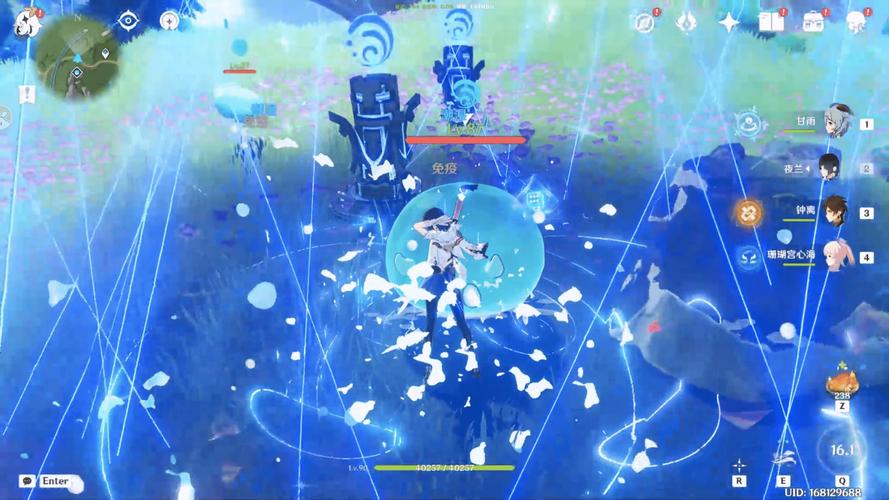The image size is (889, 500).
Task: Switch to party member 夜兰
Action: 829,168
